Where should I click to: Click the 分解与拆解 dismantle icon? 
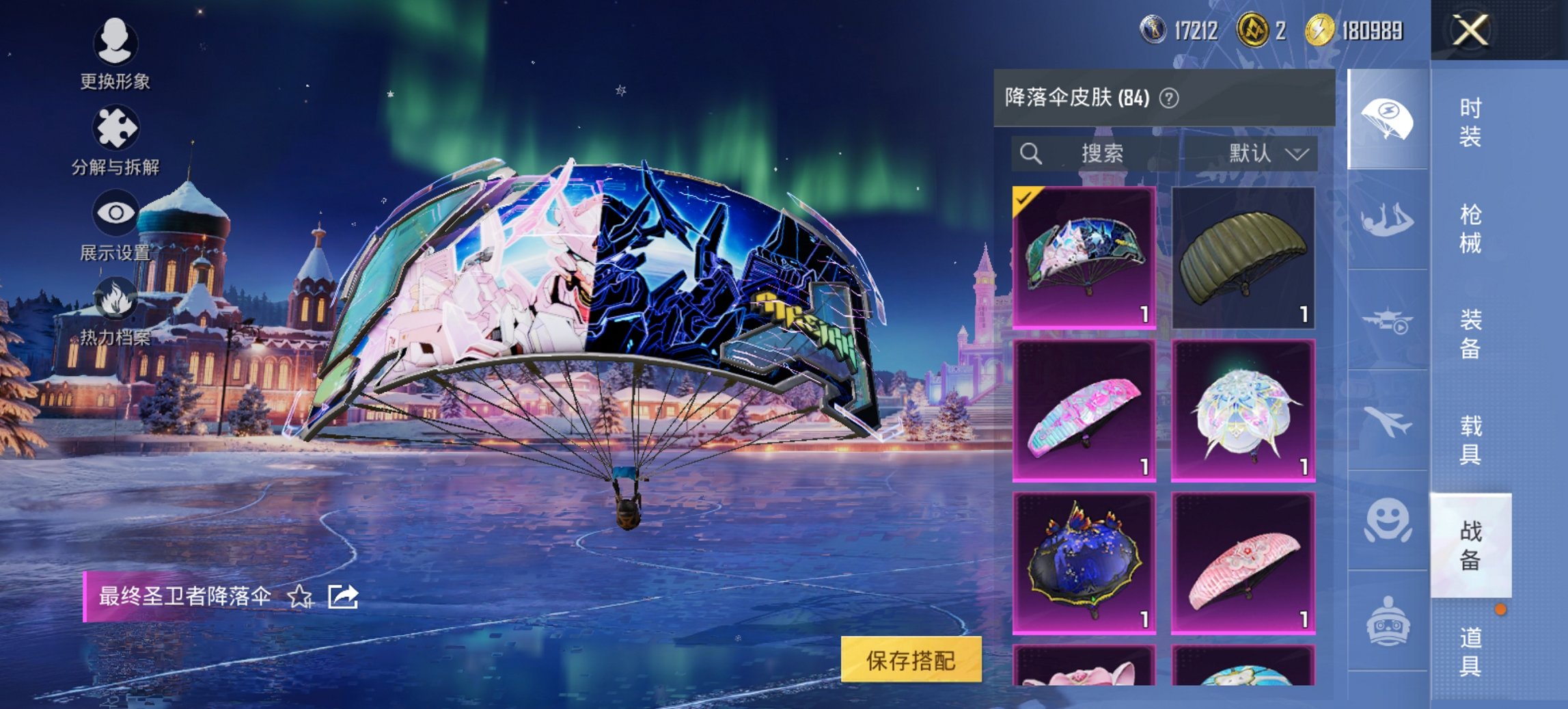[x=118, y=126]
